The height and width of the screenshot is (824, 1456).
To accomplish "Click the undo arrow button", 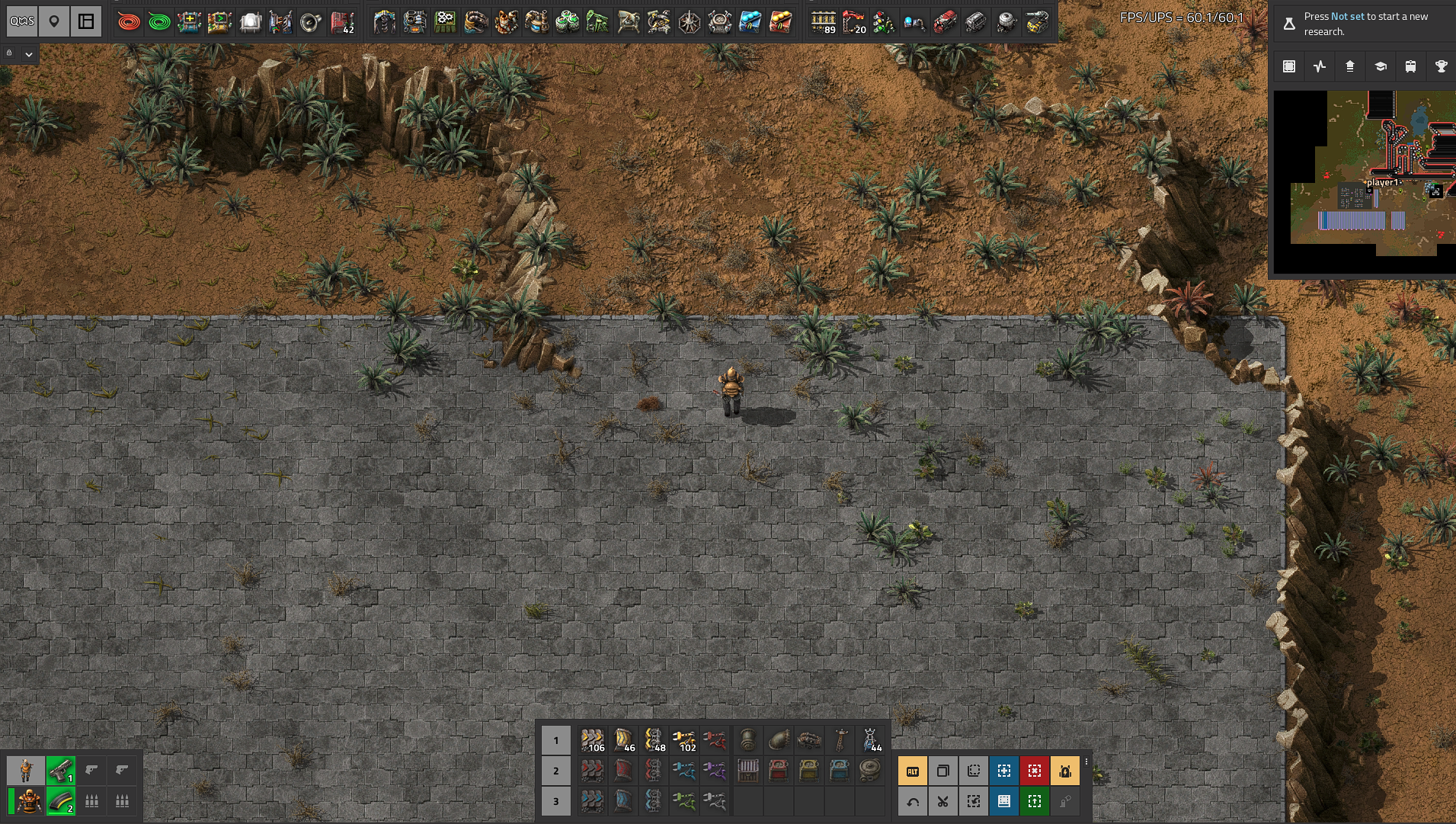I will pyautogui.click(x=913, y=801).
